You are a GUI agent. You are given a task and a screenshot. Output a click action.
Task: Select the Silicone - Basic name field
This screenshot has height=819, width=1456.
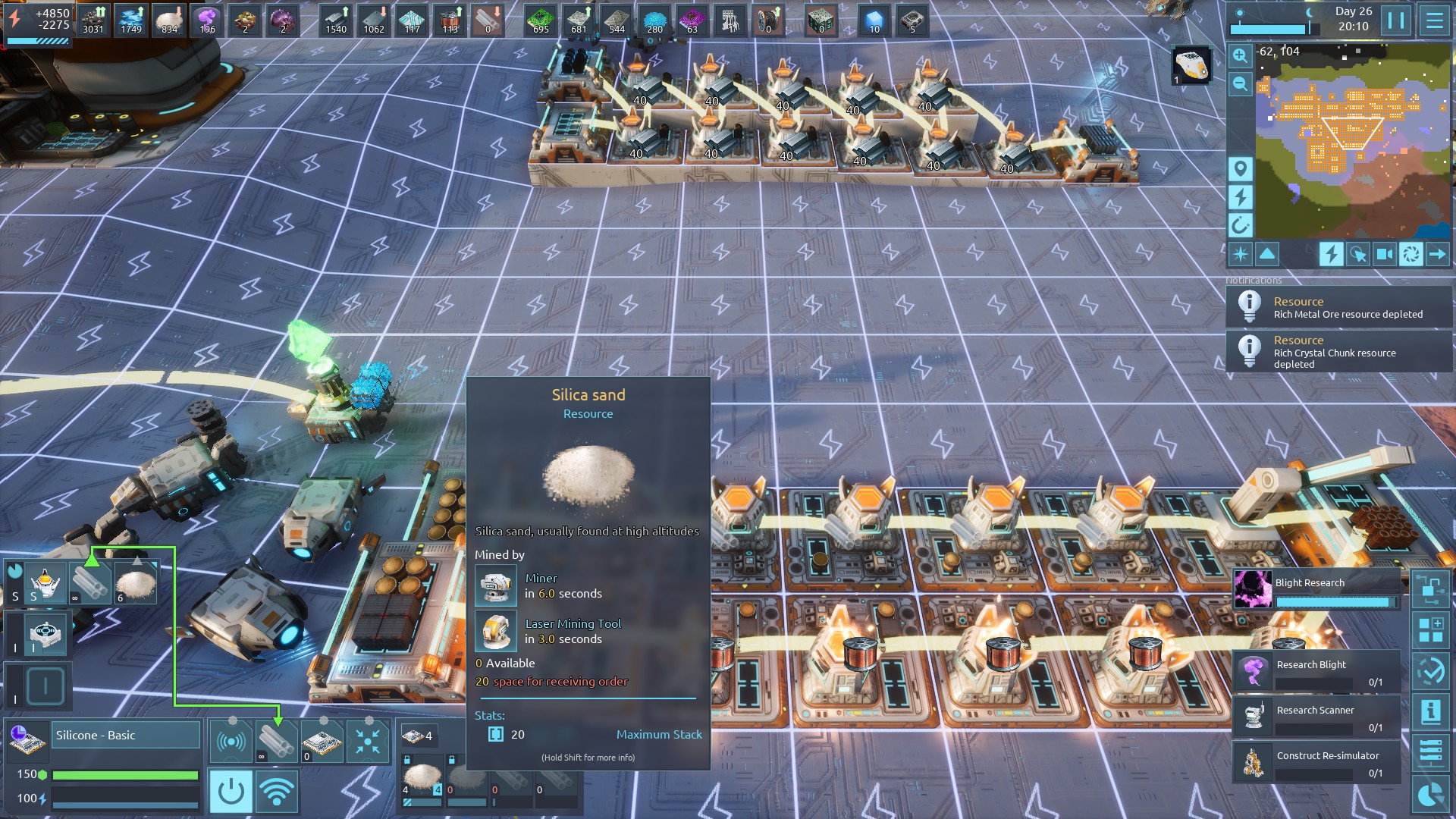click(125, 735)
